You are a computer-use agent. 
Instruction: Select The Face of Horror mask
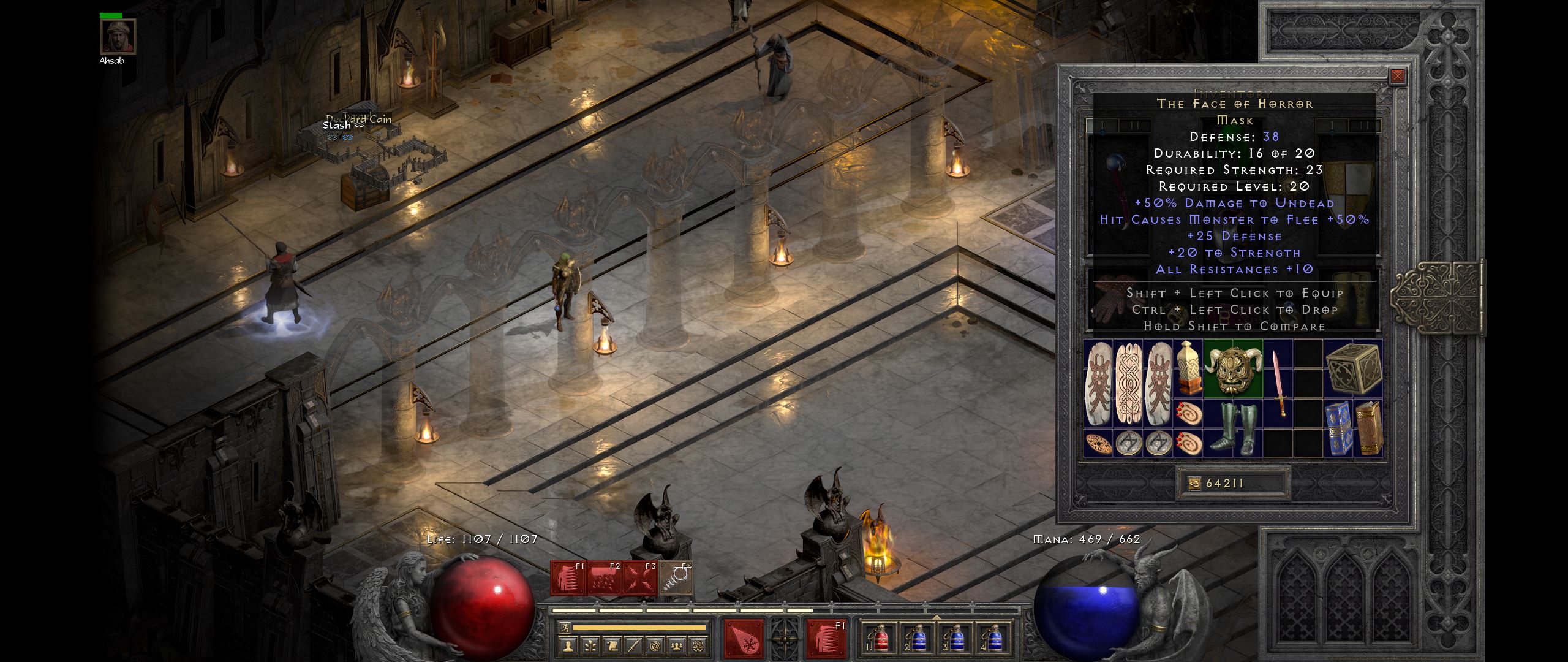(x=1233, y=369)
